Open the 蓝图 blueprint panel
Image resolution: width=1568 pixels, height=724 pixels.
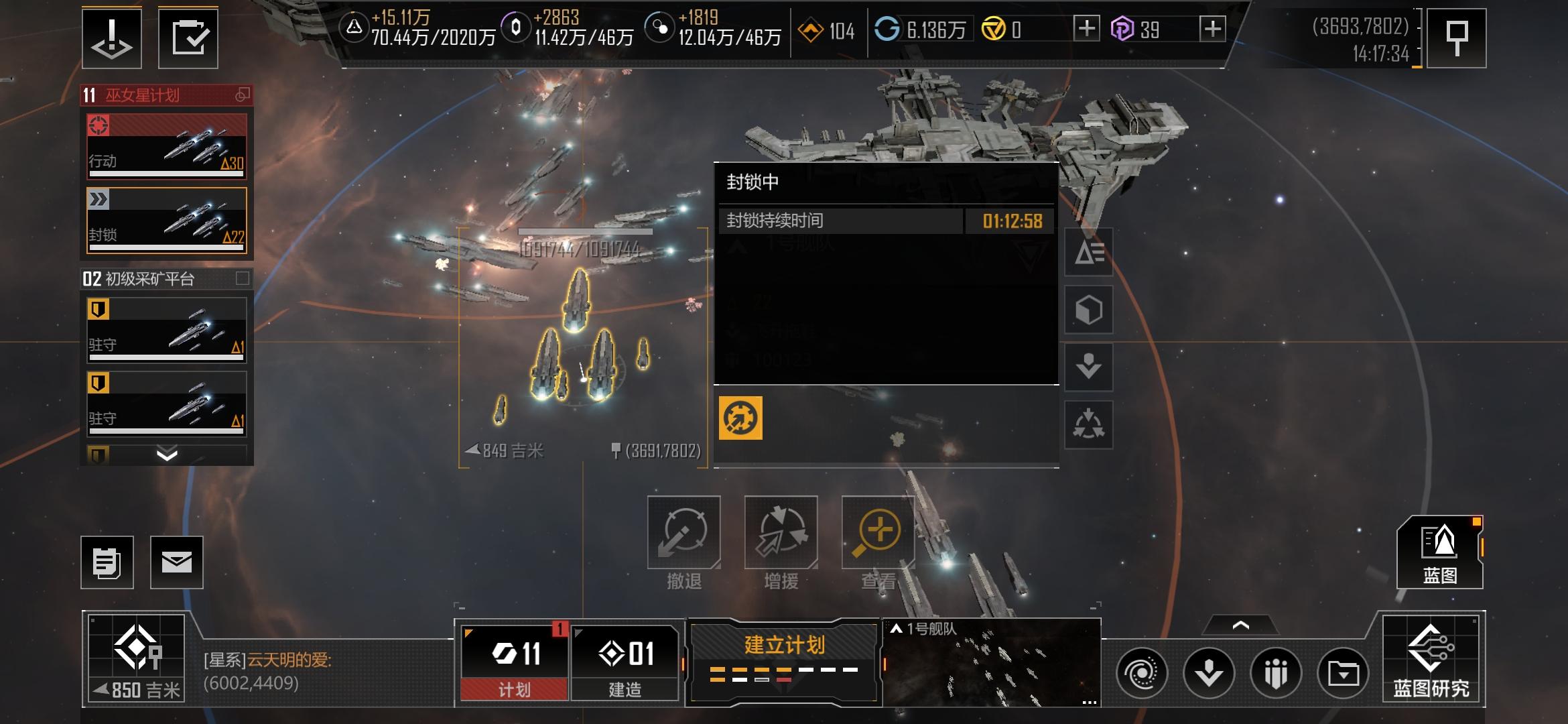pyautogui.click(x=1439, y=553)
